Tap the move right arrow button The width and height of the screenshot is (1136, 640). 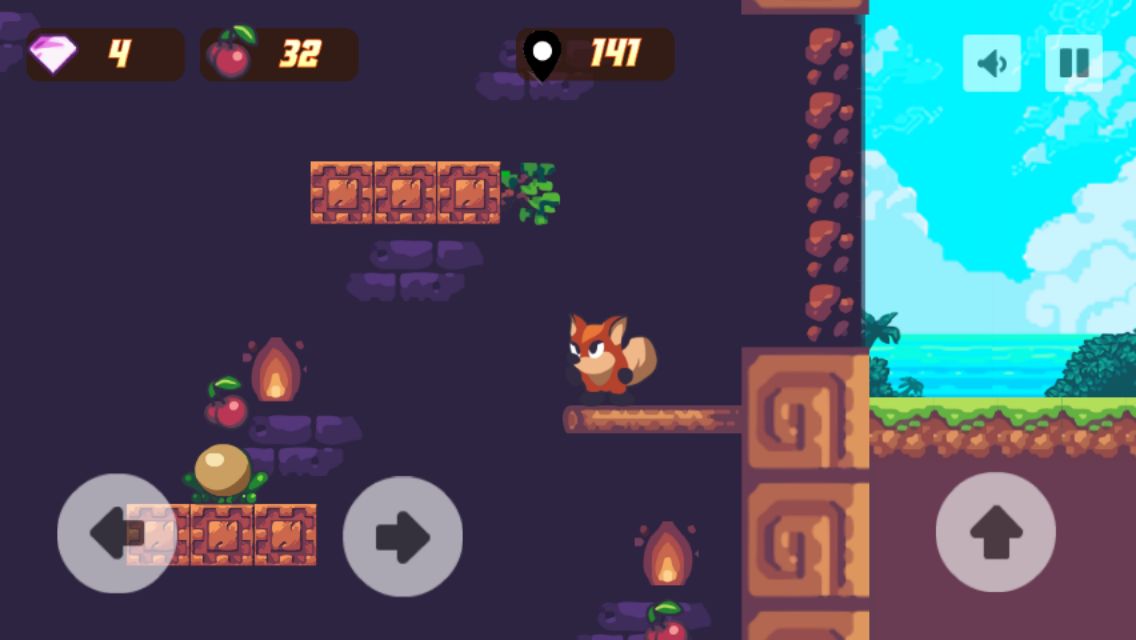coord(402,536)
